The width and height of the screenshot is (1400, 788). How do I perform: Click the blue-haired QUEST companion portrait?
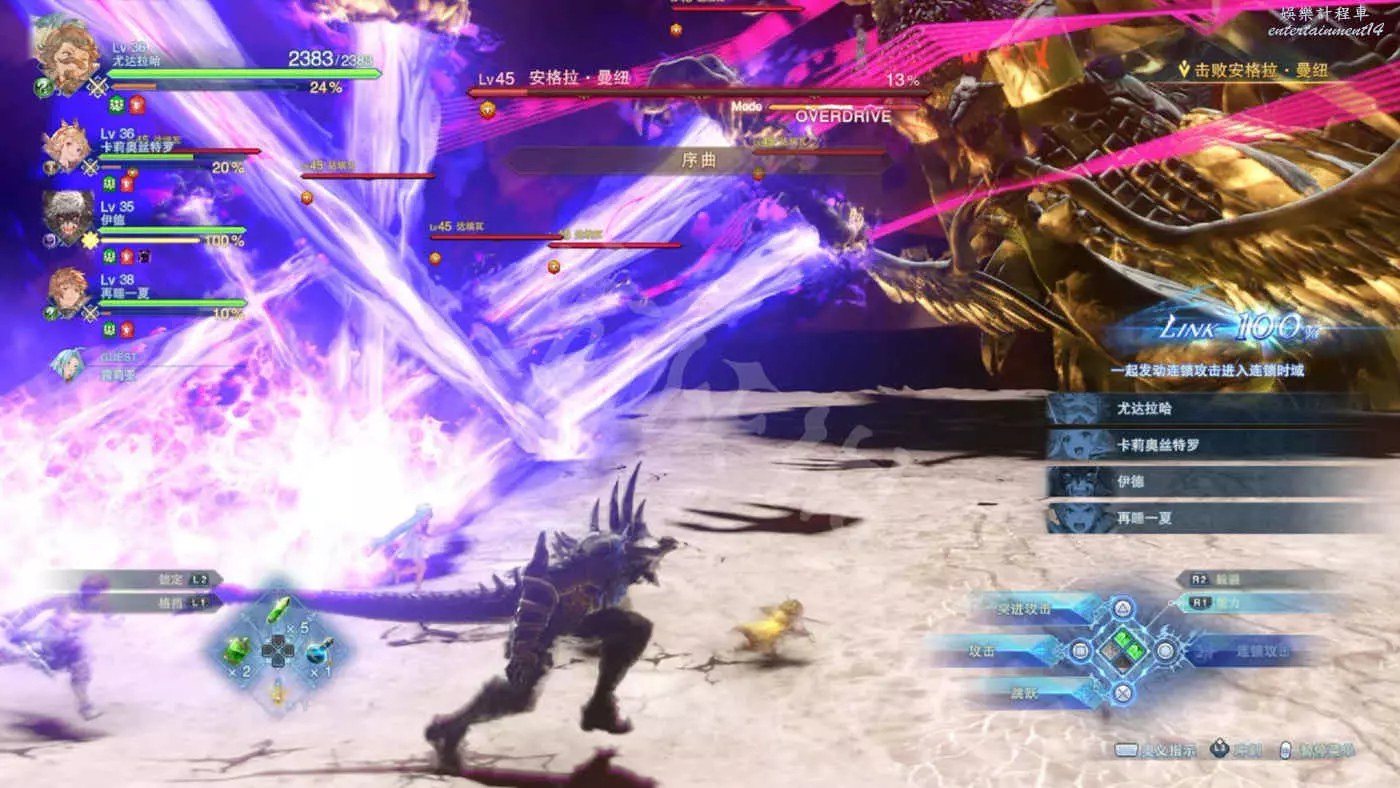click(x=69, y=365)
